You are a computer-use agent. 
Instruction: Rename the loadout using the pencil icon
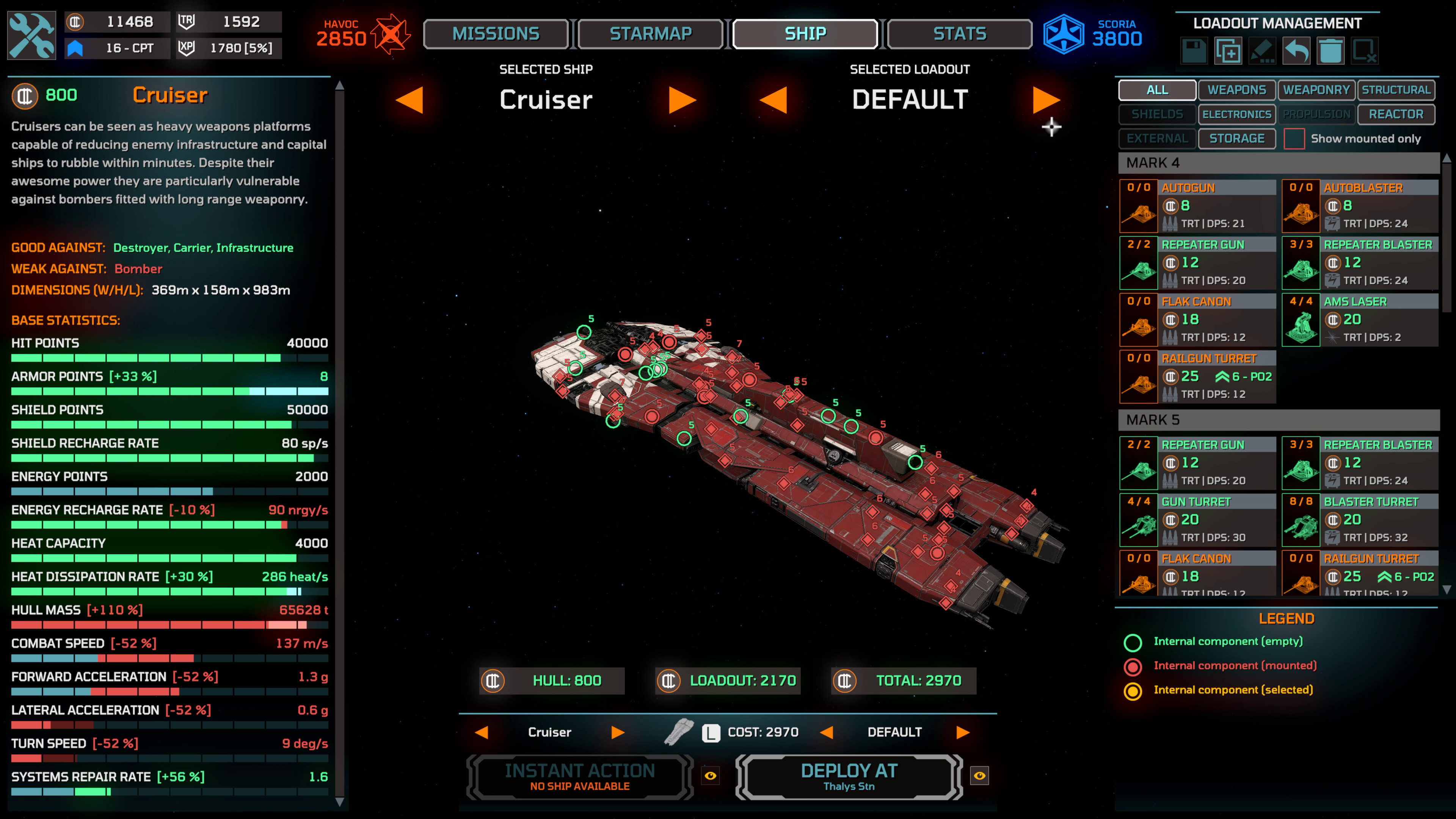coord(1261,51)
